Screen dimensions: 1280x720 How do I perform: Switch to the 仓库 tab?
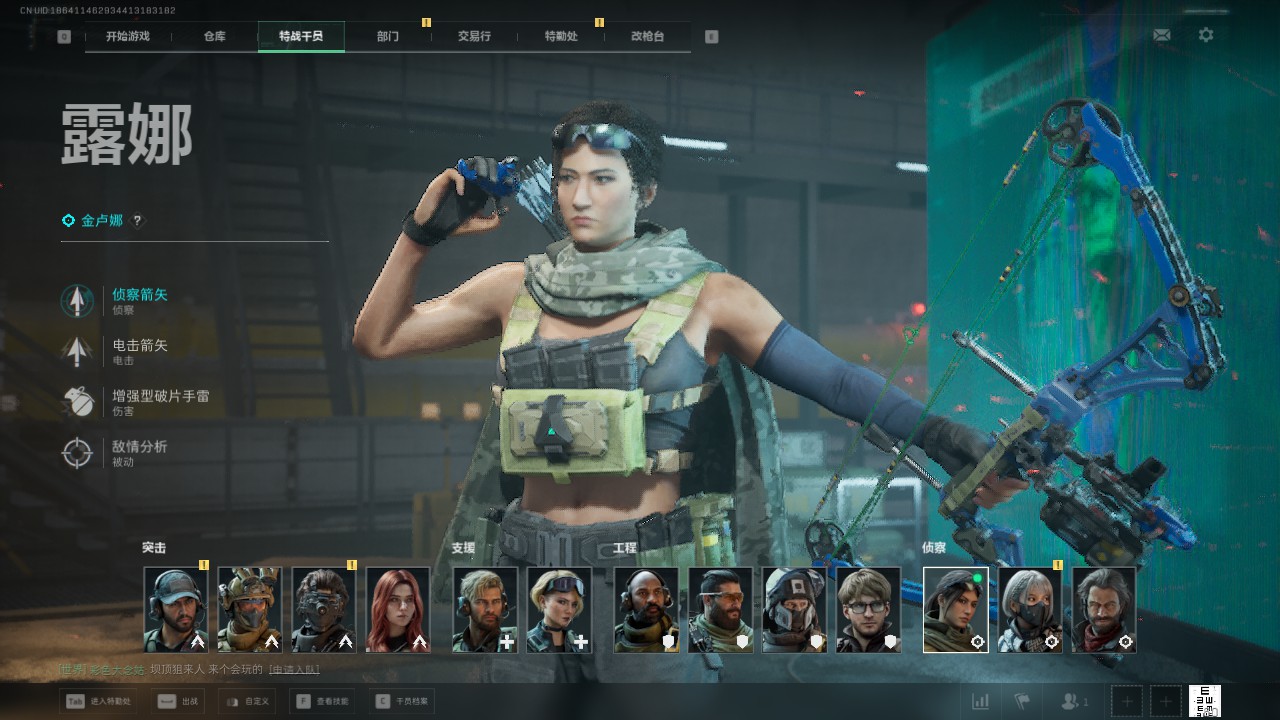(214, 36)
